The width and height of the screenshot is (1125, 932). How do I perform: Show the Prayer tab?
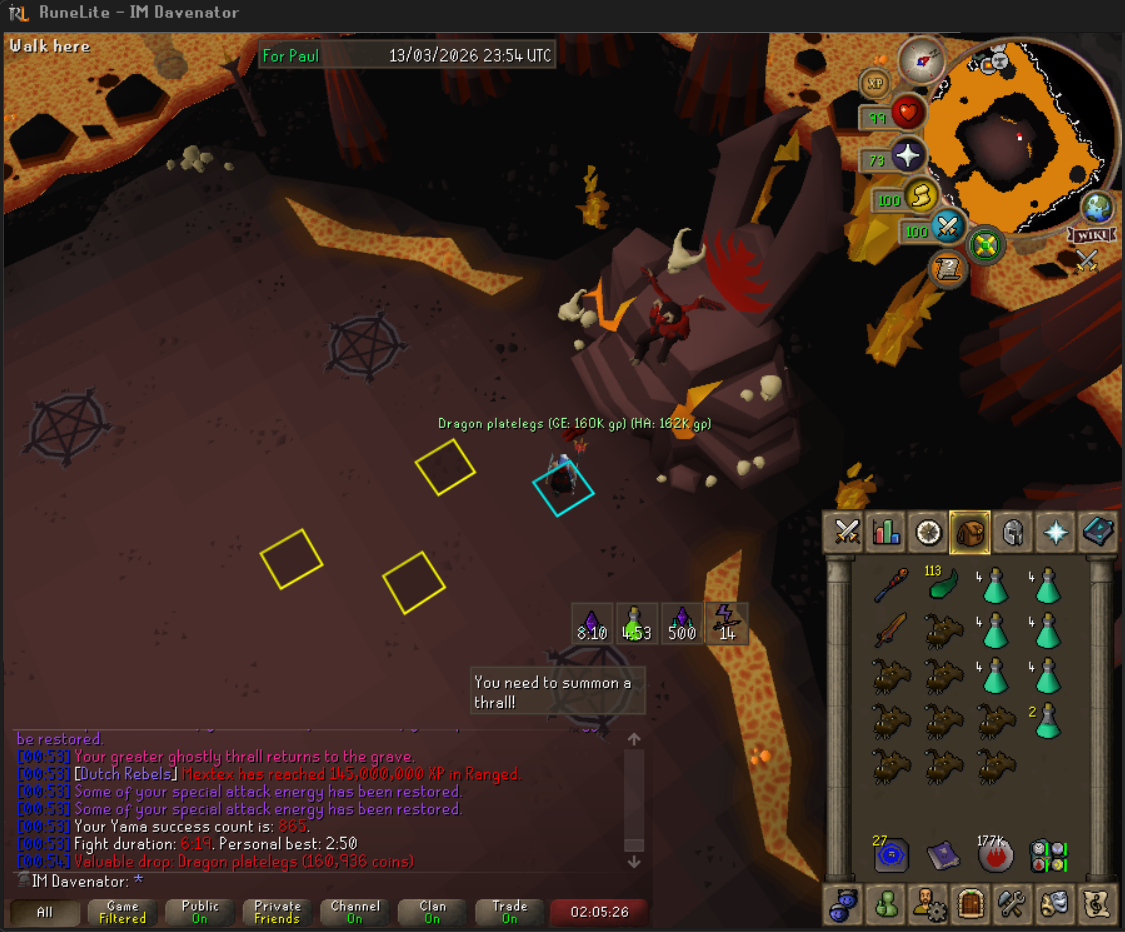tap(1054, 532)
